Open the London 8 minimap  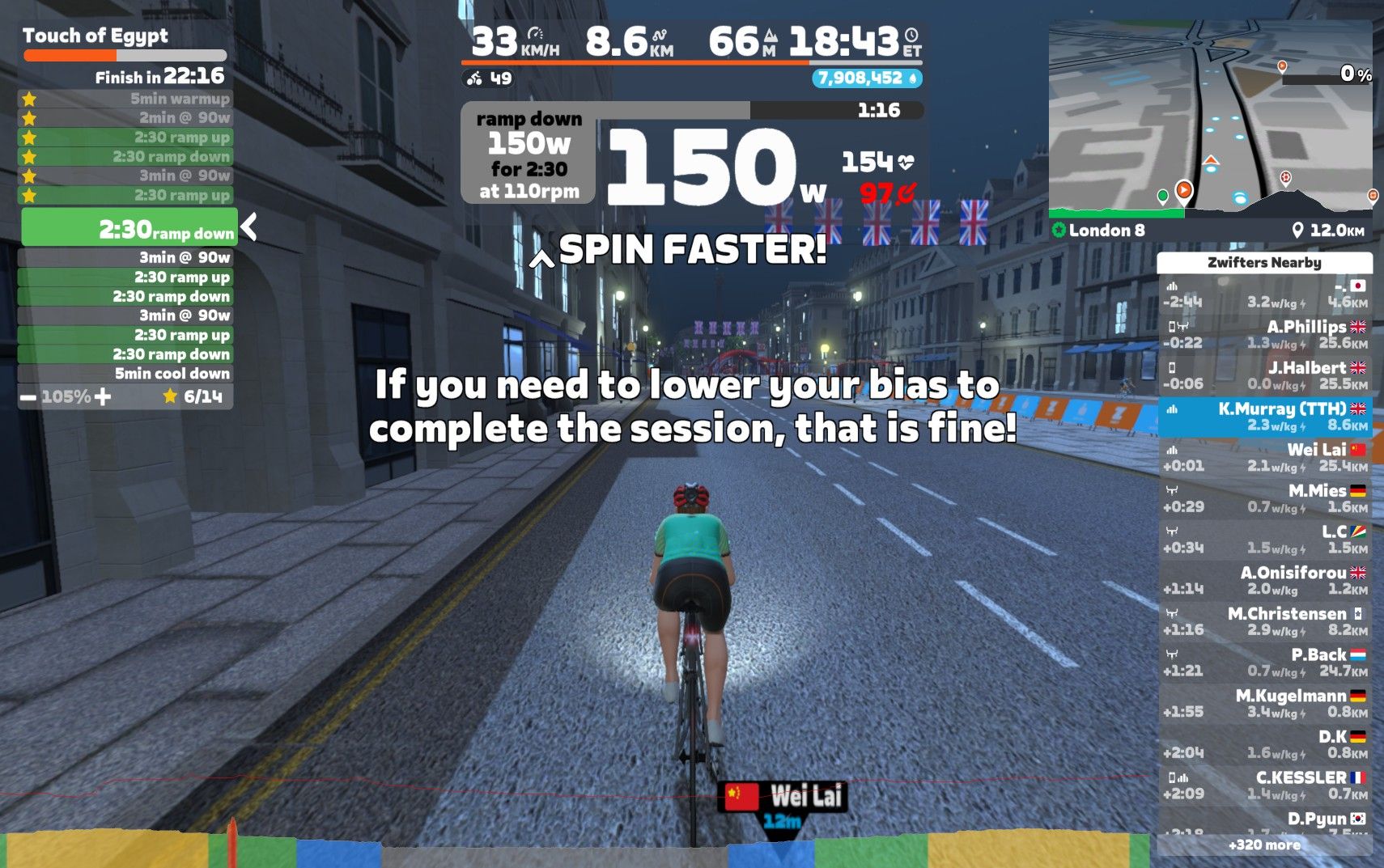[1210, 117]
